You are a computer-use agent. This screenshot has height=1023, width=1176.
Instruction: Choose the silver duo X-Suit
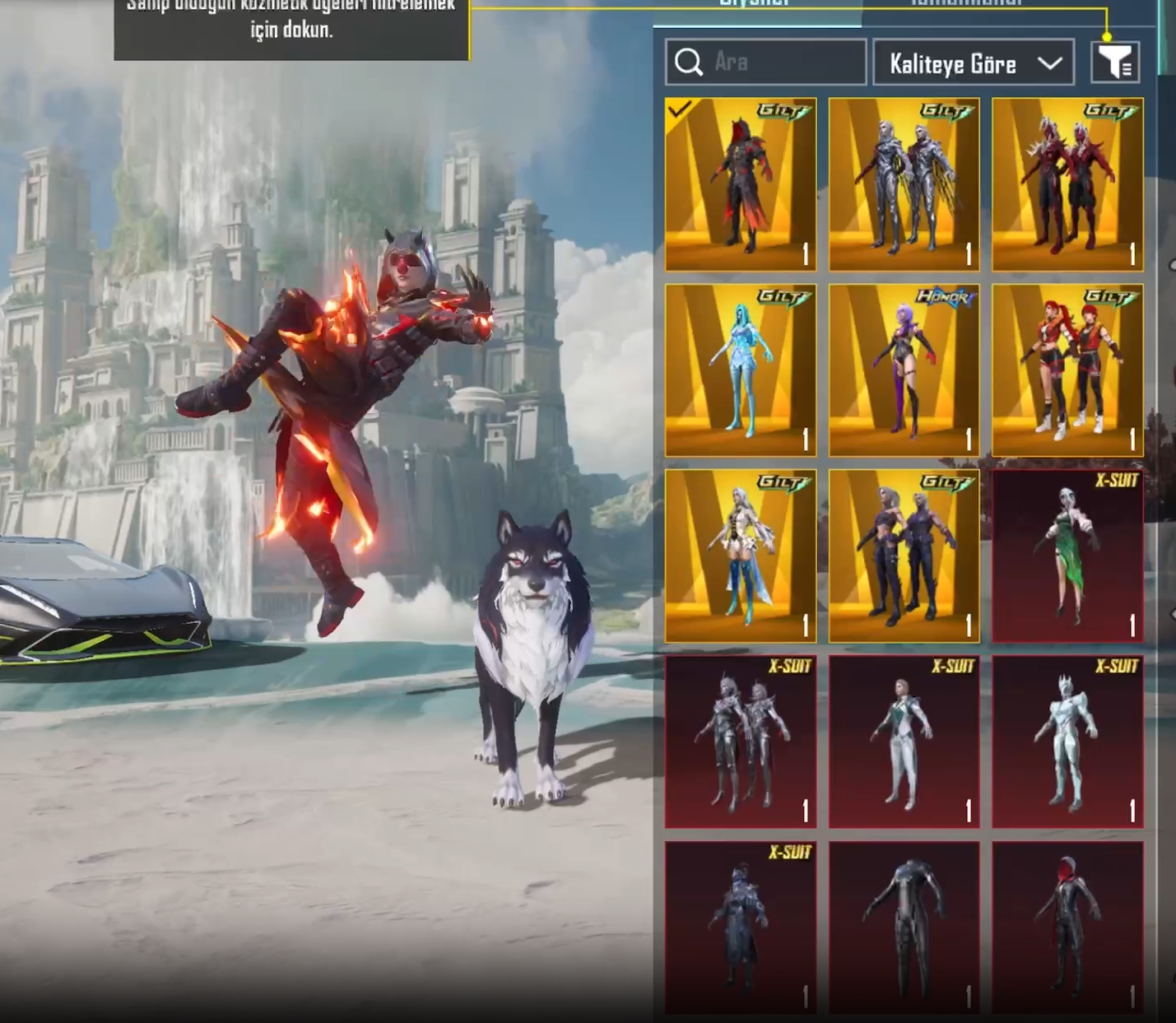coord(741,742)
